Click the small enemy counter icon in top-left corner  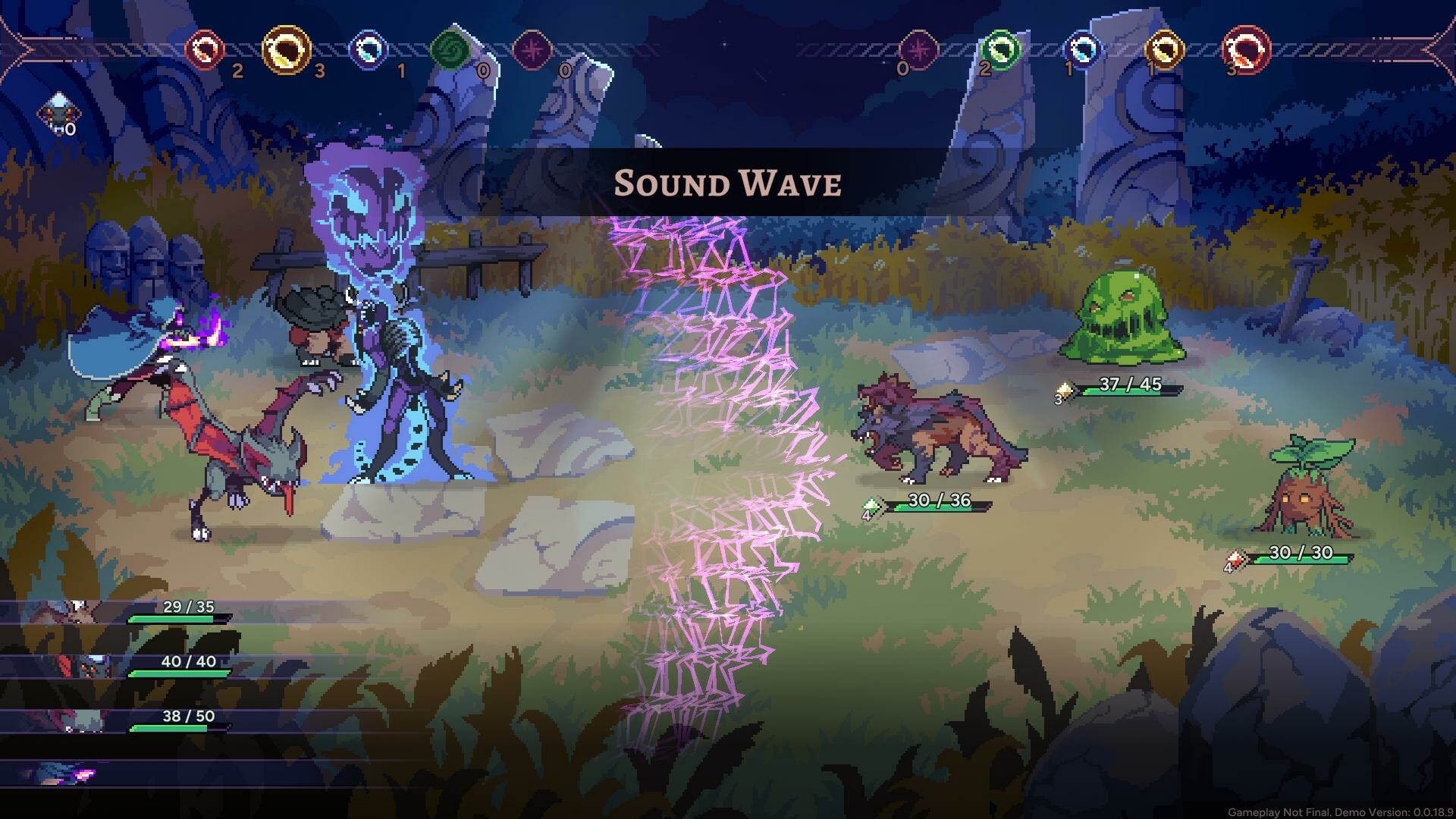59,112
